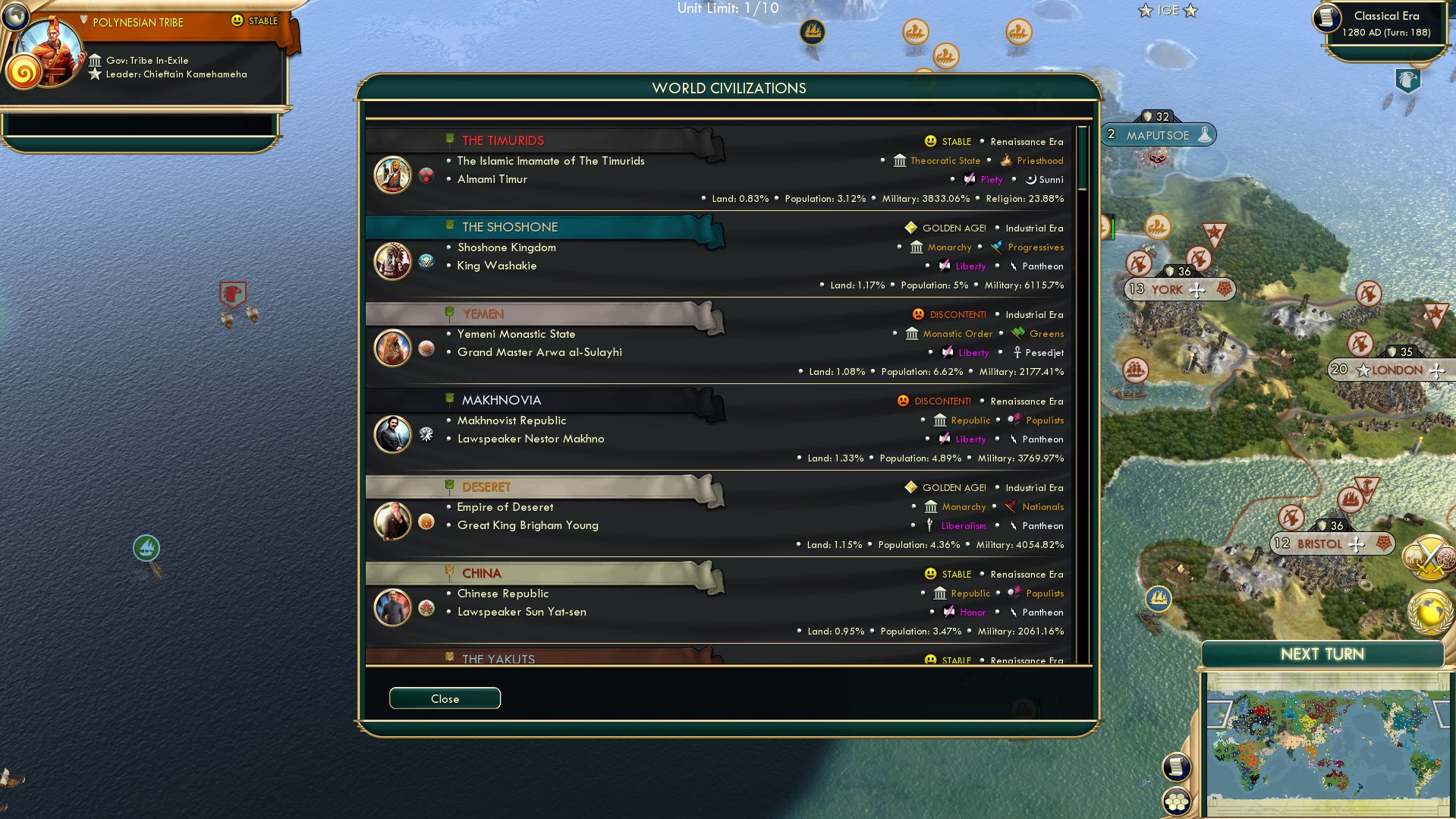Click the Classical Era turn counter panel
The image size is (1456, 819).
(x=1385, y=23)
